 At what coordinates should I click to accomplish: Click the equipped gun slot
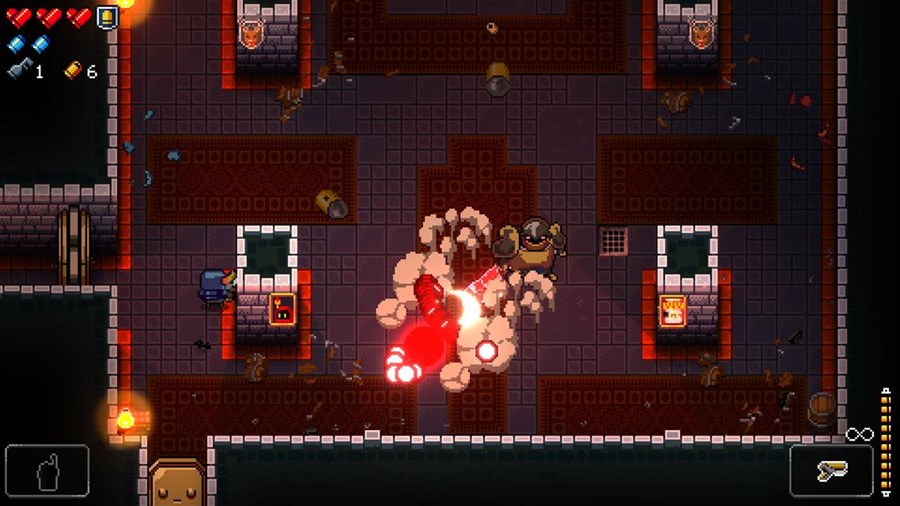(x=831, y=471)
